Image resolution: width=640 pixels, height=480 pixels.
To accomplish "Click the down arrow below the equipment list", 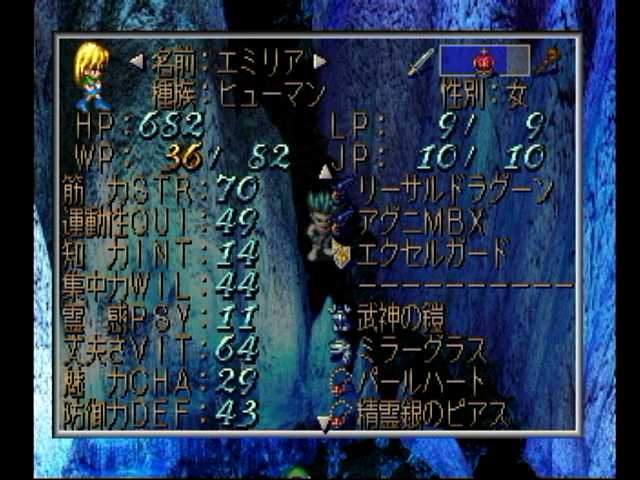I will click(324, 424).
